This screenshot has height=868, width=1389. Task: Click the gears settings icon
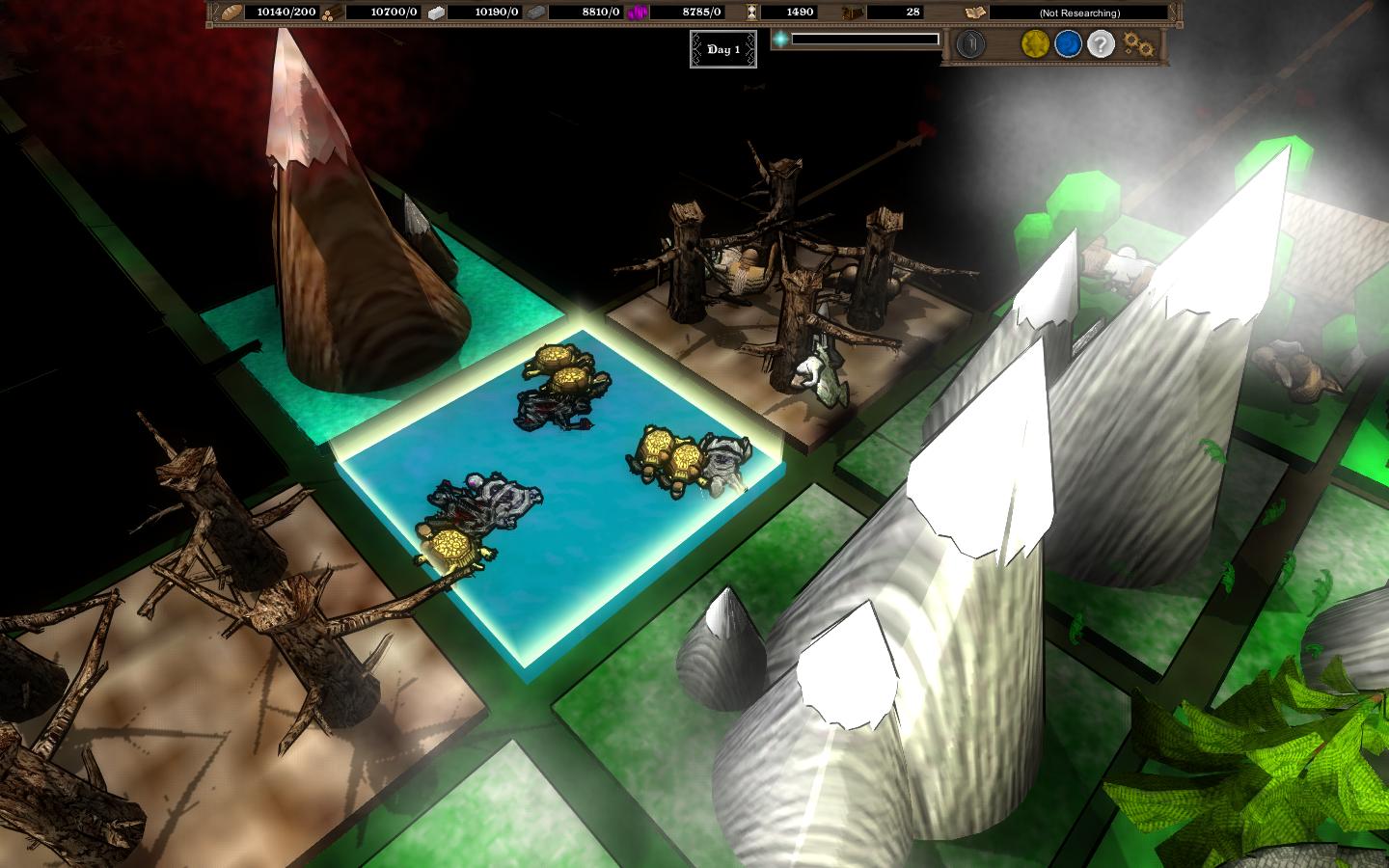tap(1138, 42)
